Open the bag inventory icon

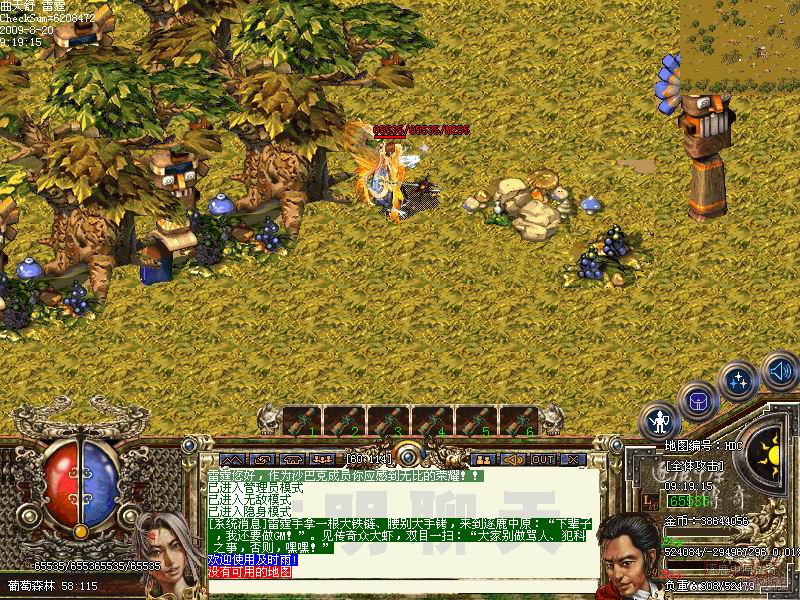pyautogui.click(x=698, y=402)
